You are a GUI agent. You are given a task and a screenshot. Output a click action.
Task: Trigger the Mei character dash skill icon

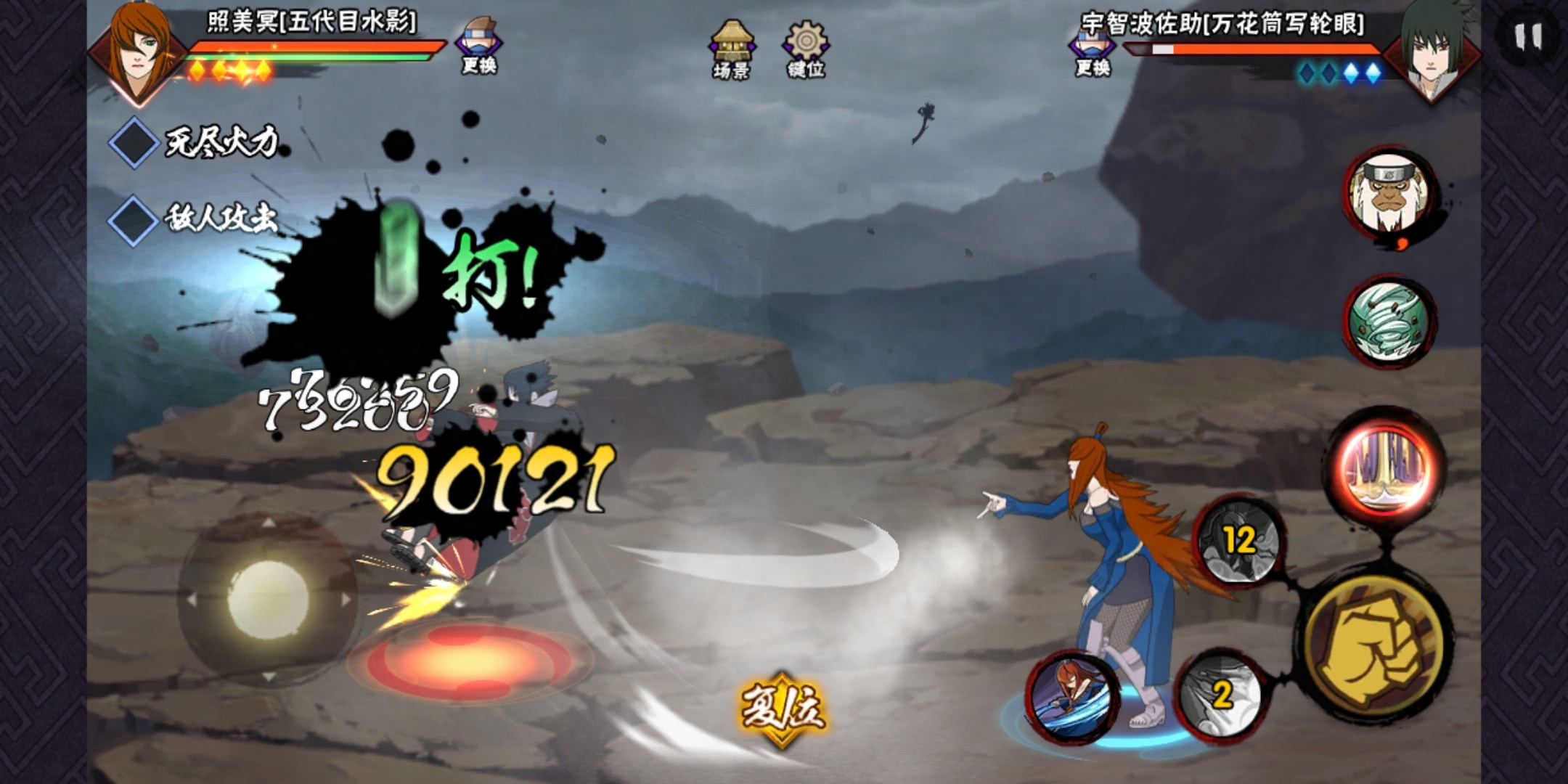click(x=1071, y=695)
